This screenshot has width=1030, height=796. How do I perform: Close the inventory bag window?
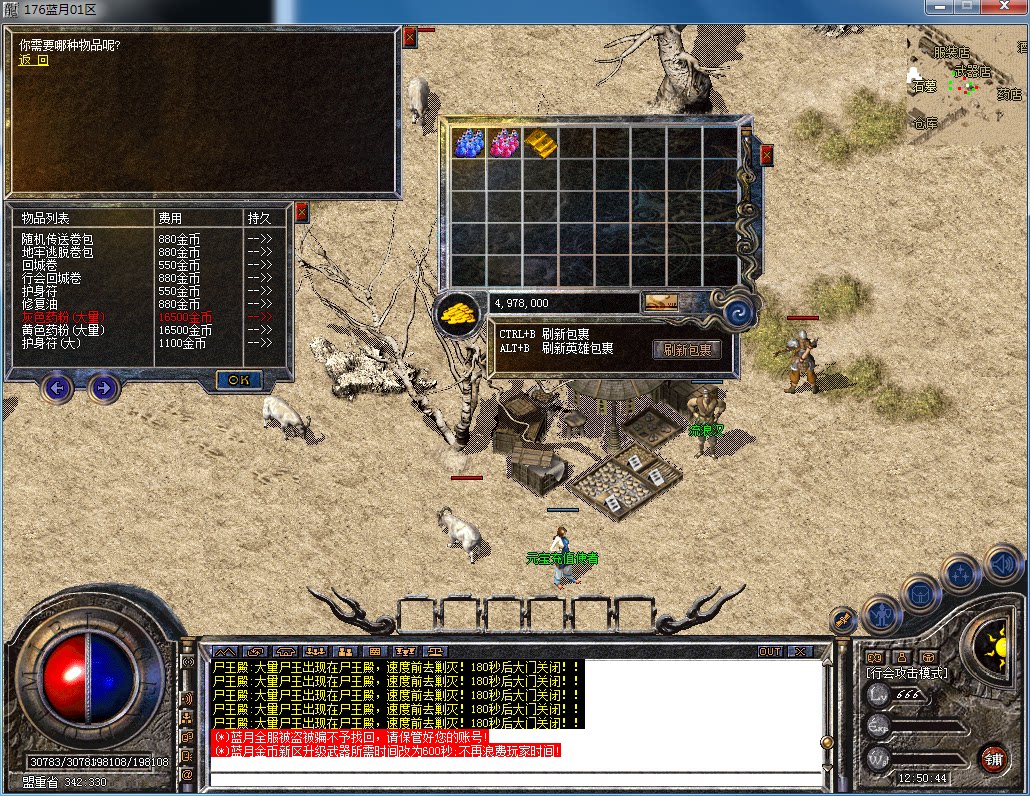tap(767, 155)
